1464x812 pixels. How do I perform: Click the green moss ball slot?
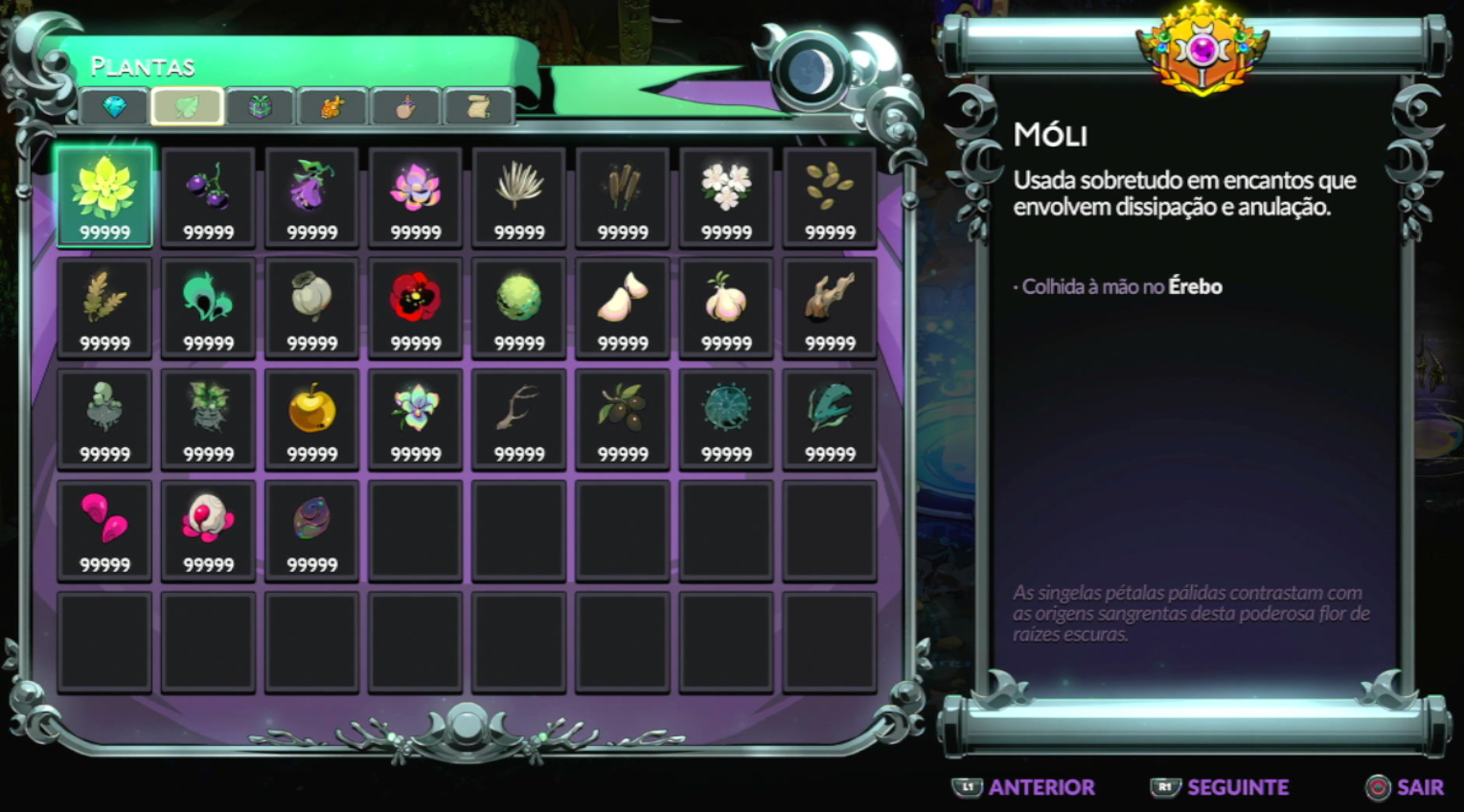click(x=519, y=308)
